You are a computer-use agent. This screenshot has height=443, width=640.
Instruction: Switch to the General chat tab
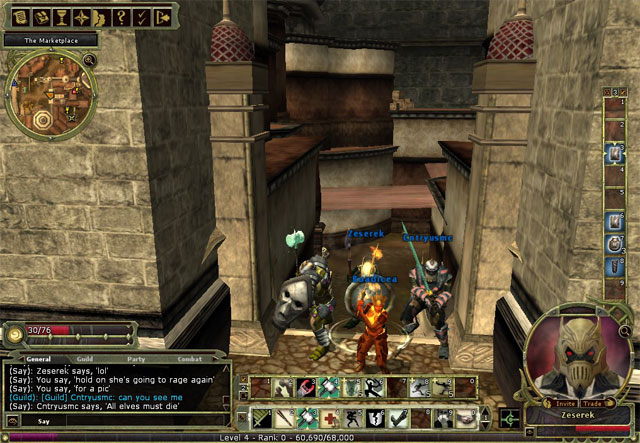[x=39, y=358]
